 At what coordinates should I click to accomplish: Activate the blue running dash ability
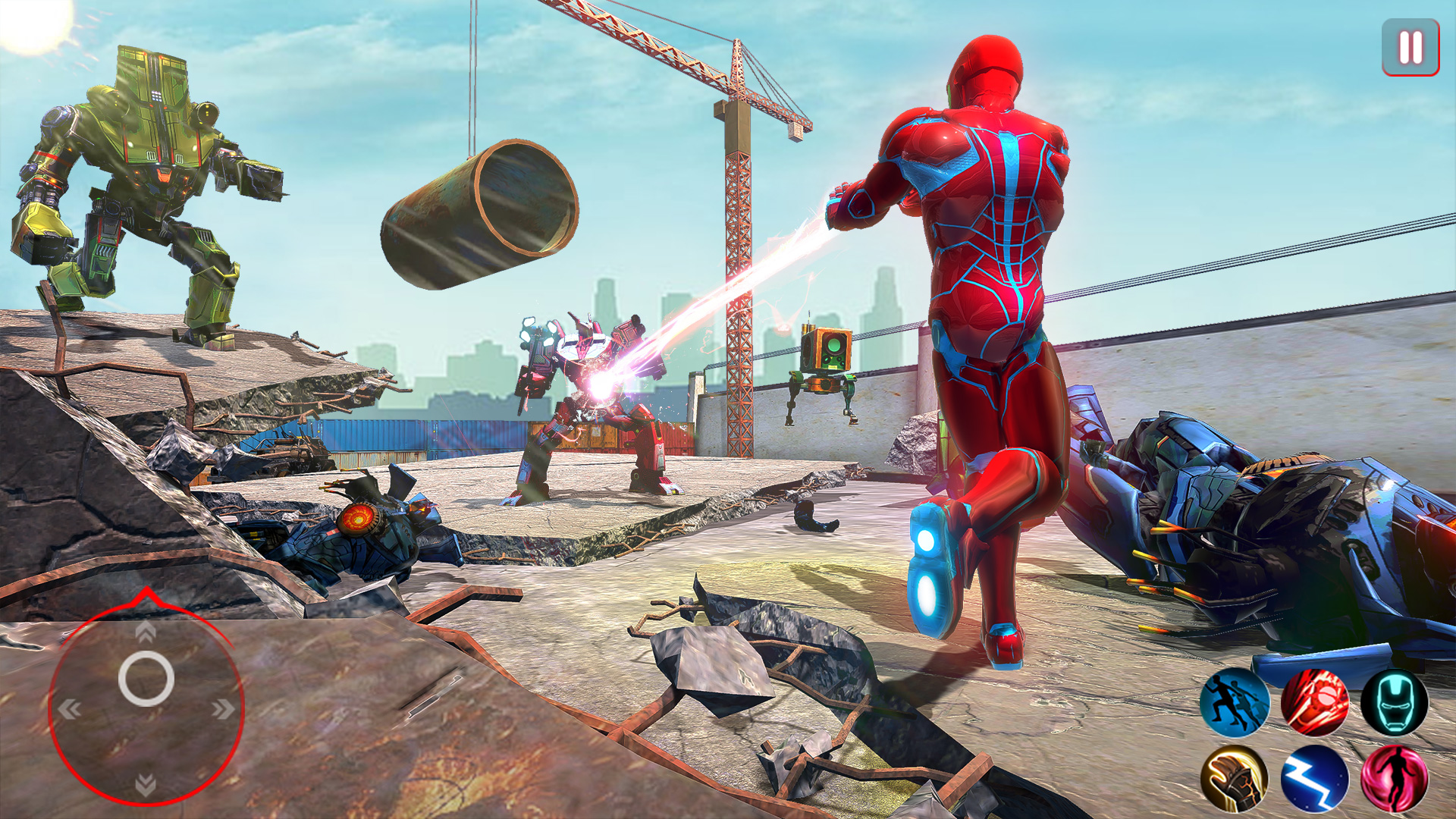click(x=1234, y=702)
